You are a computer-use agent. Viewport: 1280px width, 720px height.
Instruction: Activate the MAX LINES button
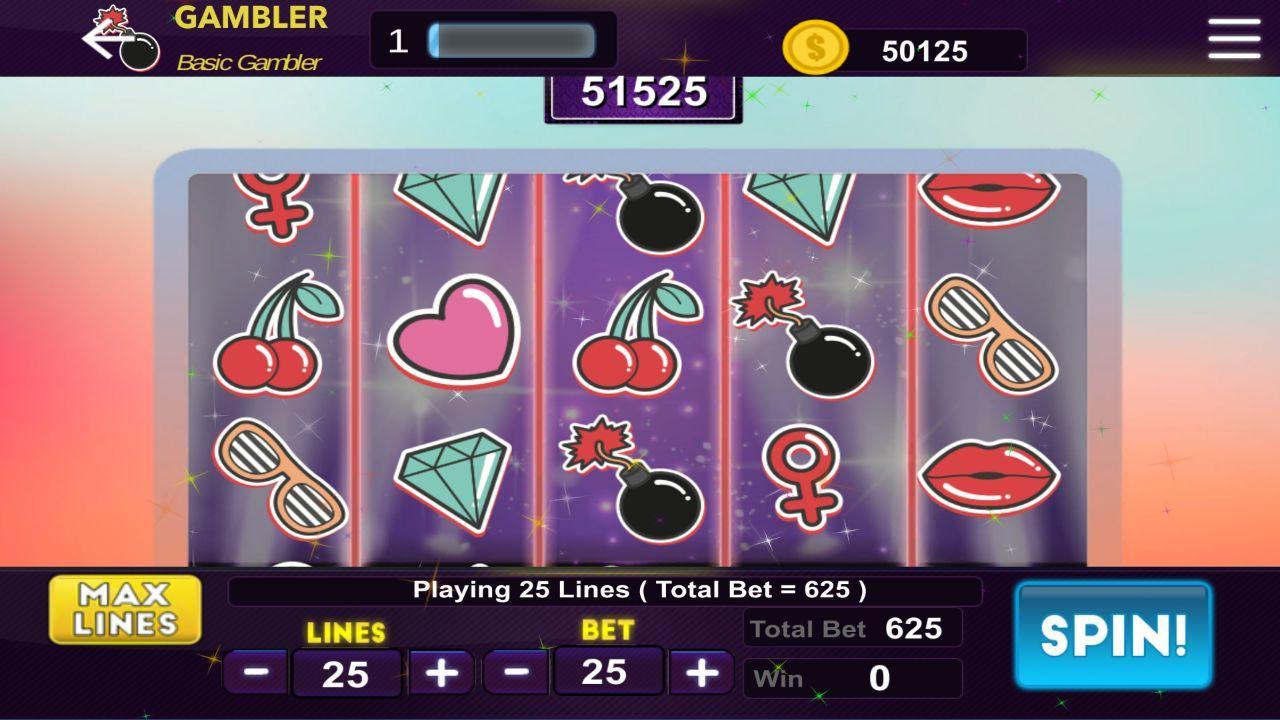coord(124,608)
